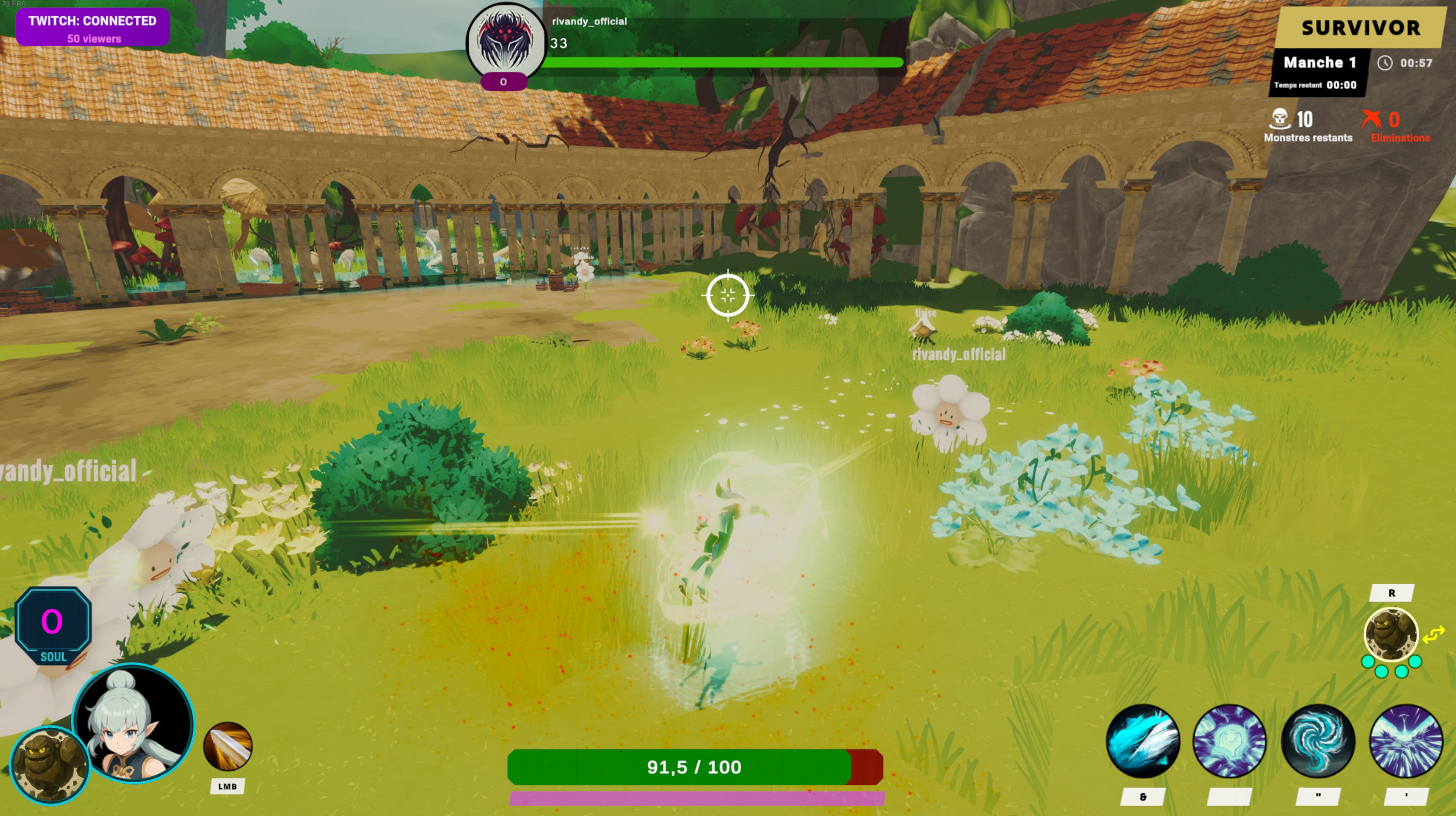Cast the blue swirling vortex ability
The height and width of the screenshot is (816, 1456).
coord(1318,741)
